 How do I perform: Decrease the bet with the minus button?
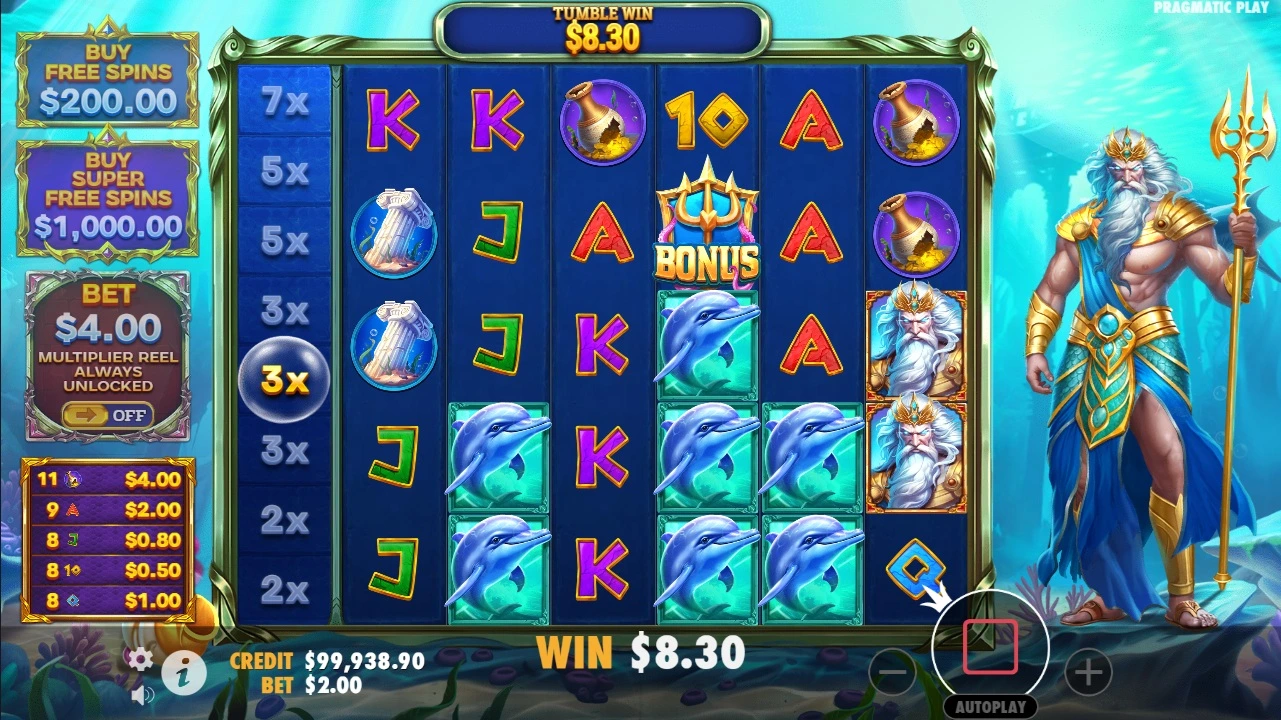coord(892,673)
